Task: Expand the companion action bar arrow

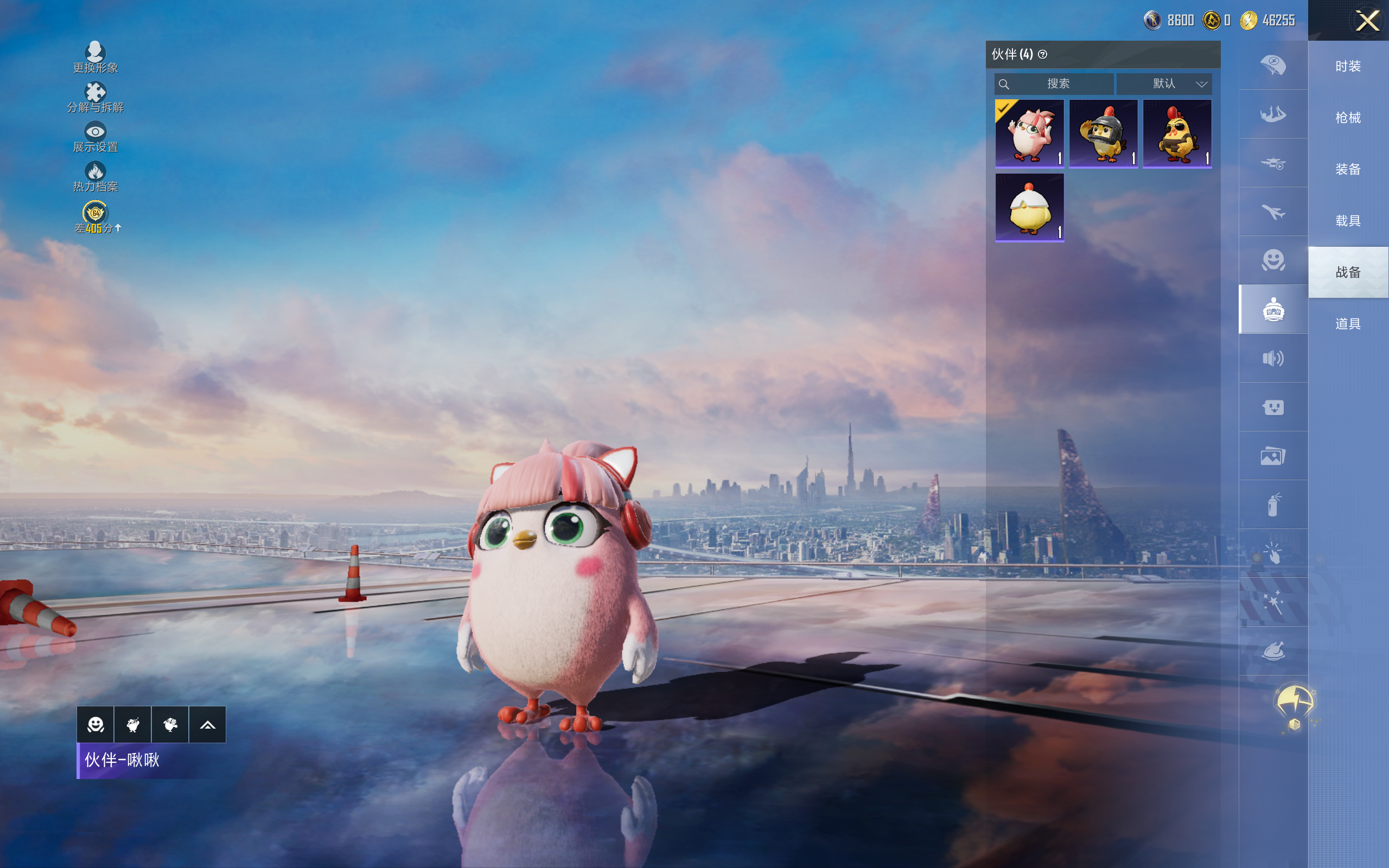Action: coord(207,725)
